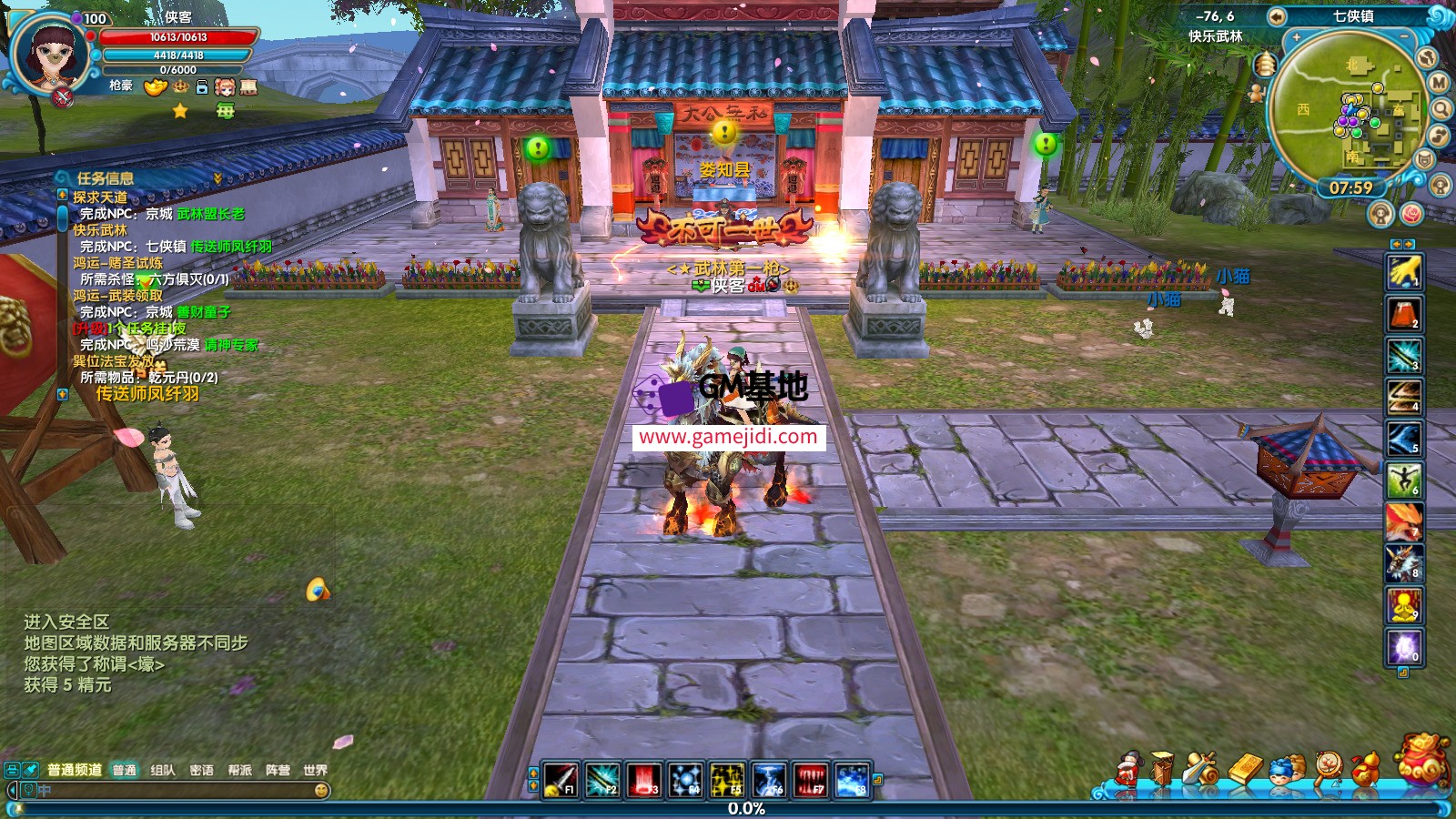Activate the F1 sword skill
The height and width of the screenshot is (819, 1456).
coord(560,780)
